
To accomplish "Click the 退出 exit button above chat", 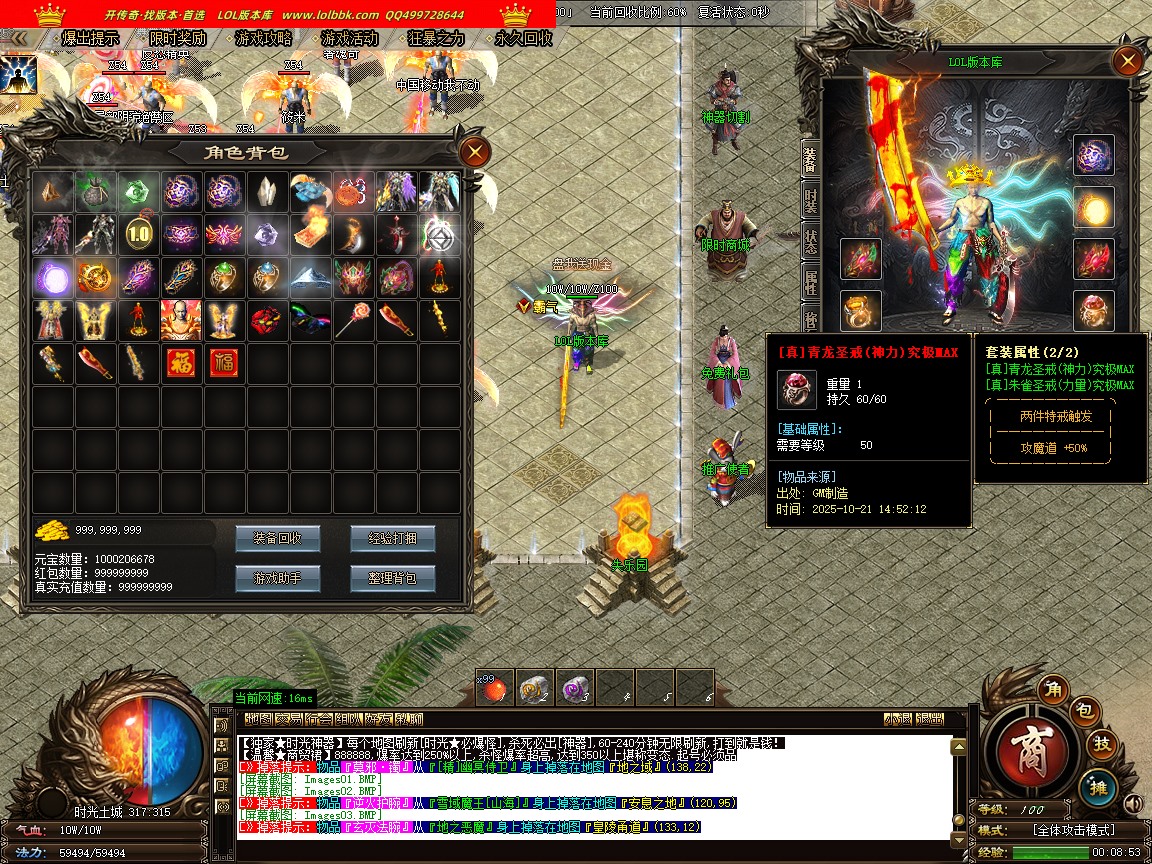I will tap(930, 719).
